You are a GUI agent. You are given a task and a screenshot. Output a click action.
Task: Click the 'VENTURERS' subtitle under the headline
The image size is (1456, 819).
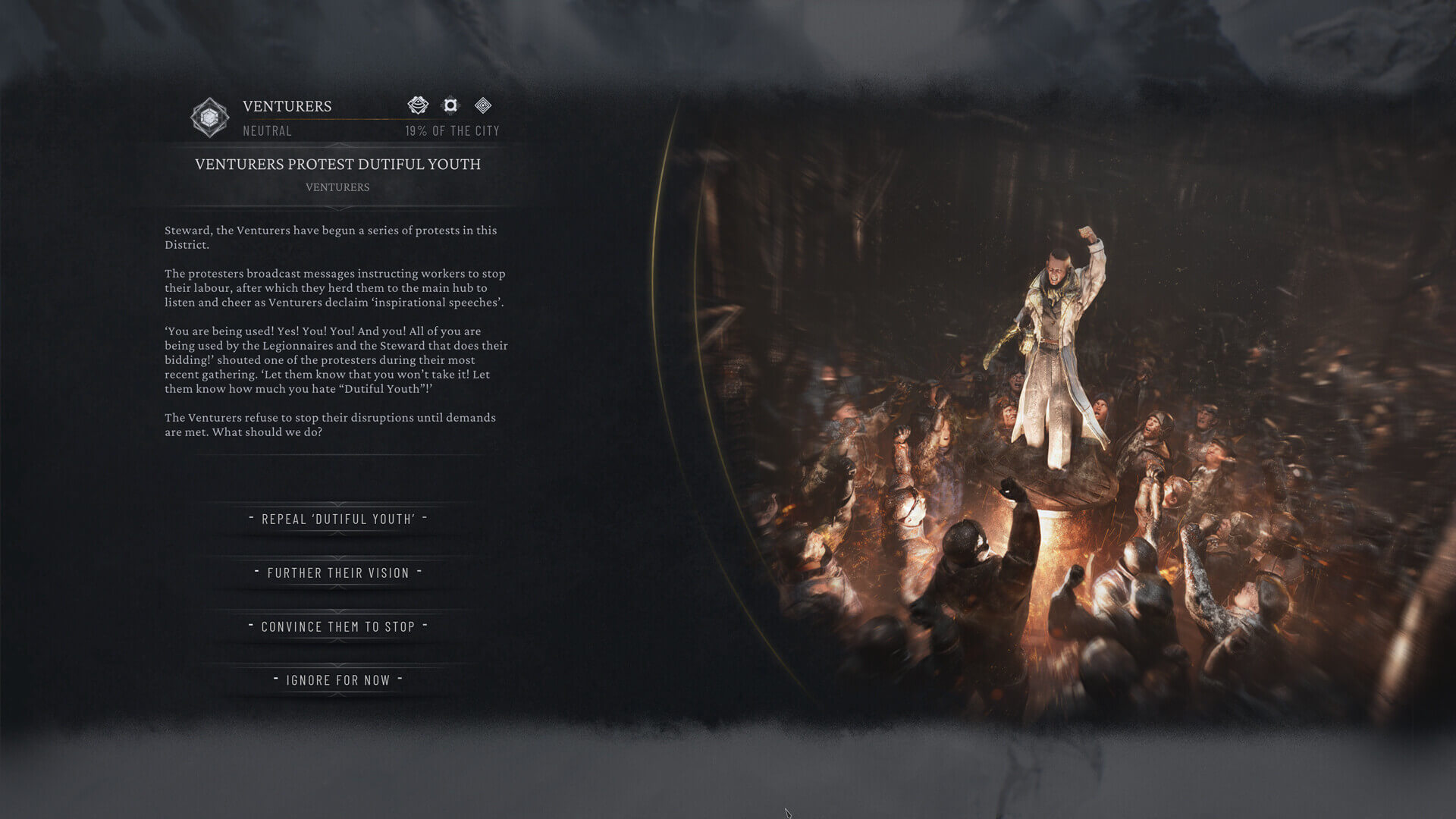click(338, 187)
